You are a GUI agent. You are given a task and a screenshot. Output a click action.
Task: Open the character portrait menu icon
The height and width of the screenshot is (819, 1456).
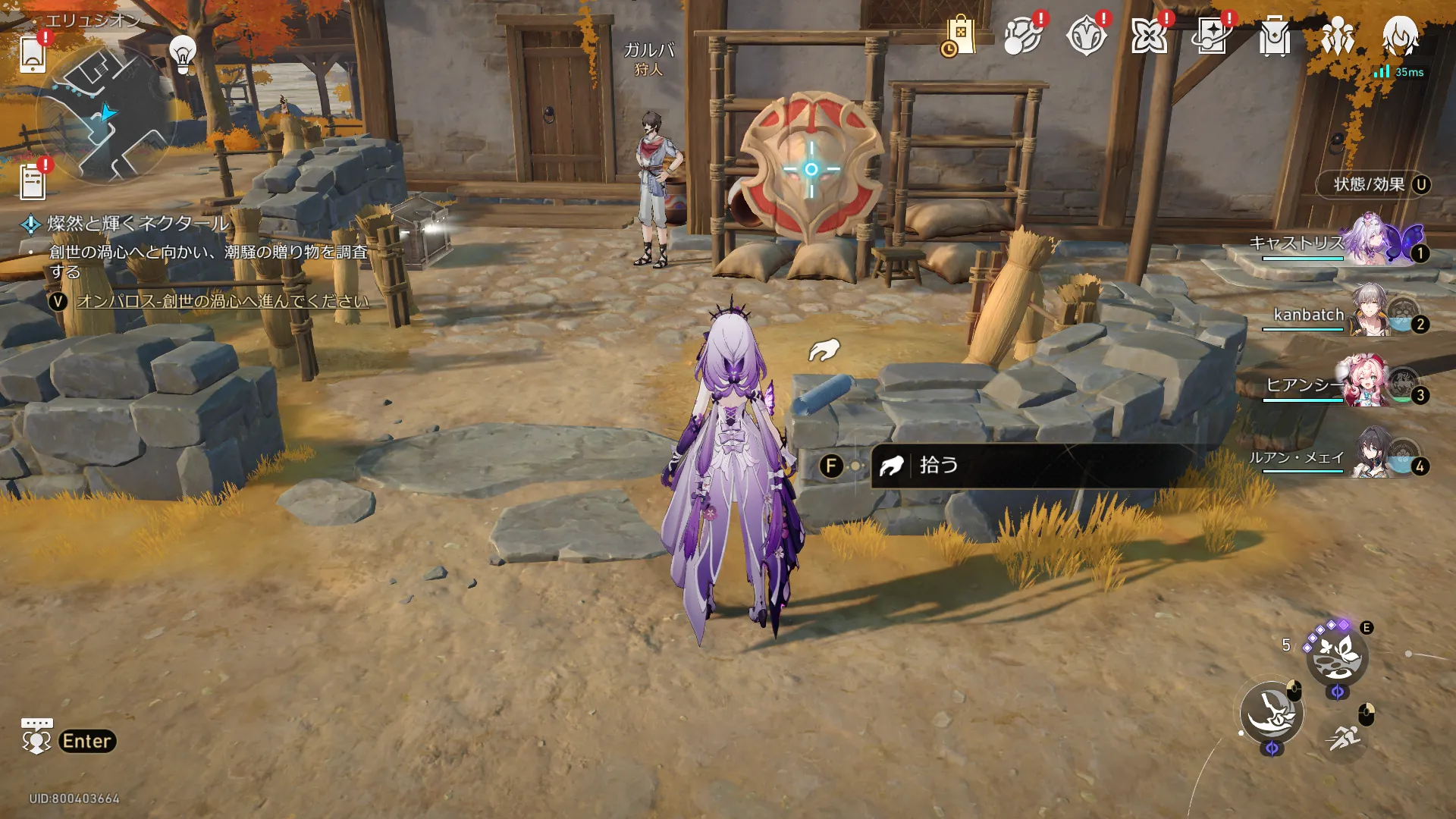[x=1400, y=35]
